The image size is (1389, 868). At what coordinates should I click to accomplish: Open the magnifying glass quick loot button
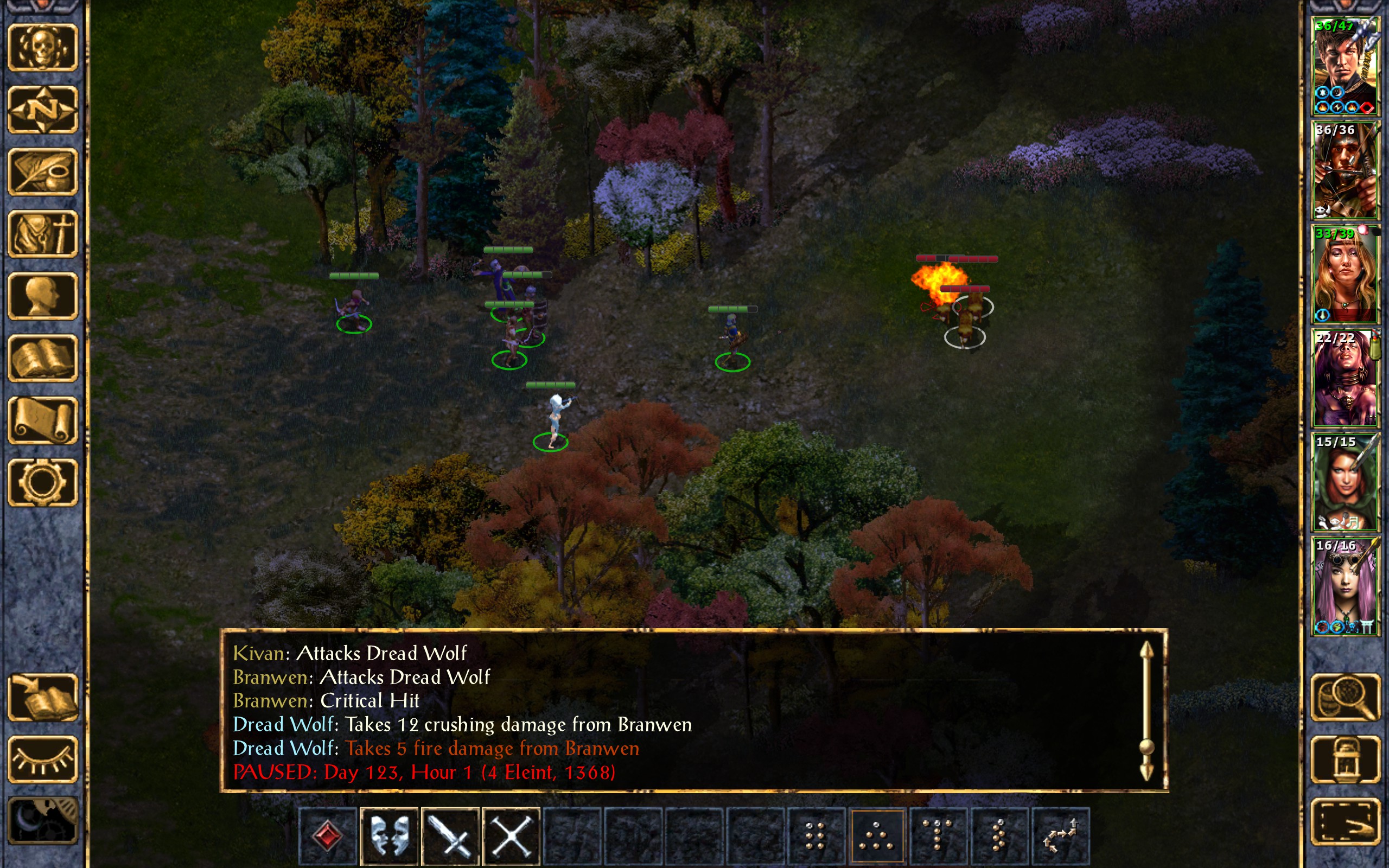click(1345, 698)
